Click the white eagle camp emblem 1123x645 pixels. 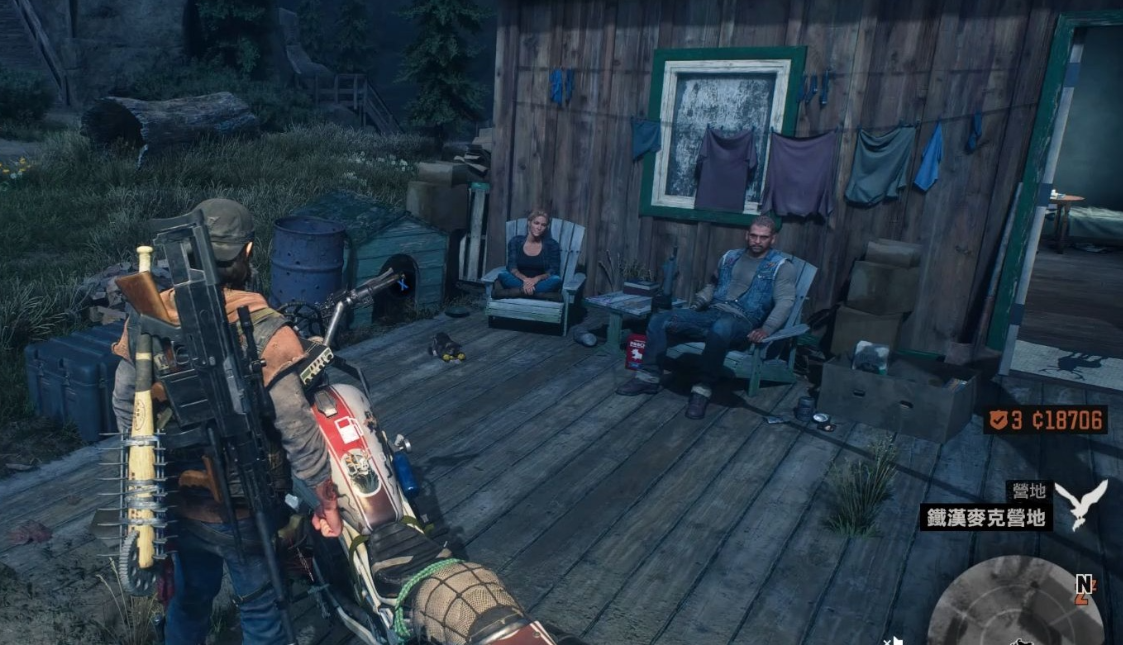(x=1080, y=503)
